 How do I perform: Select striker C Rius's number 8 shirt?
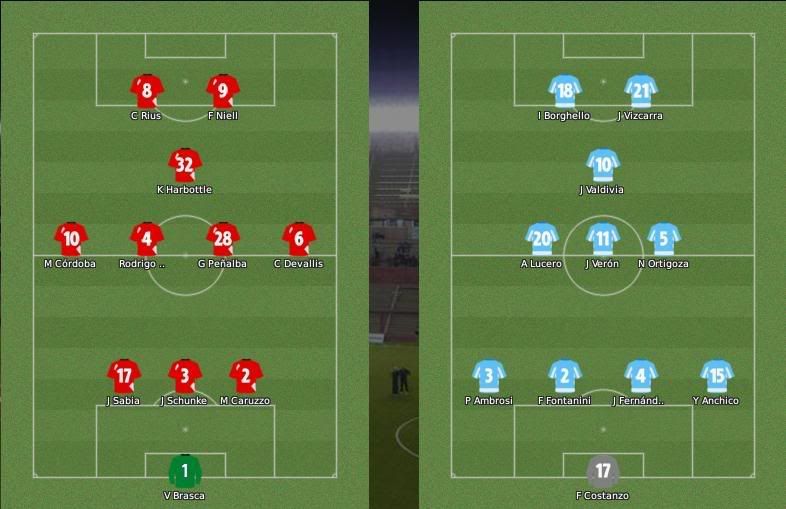click(x=147, y=91)
